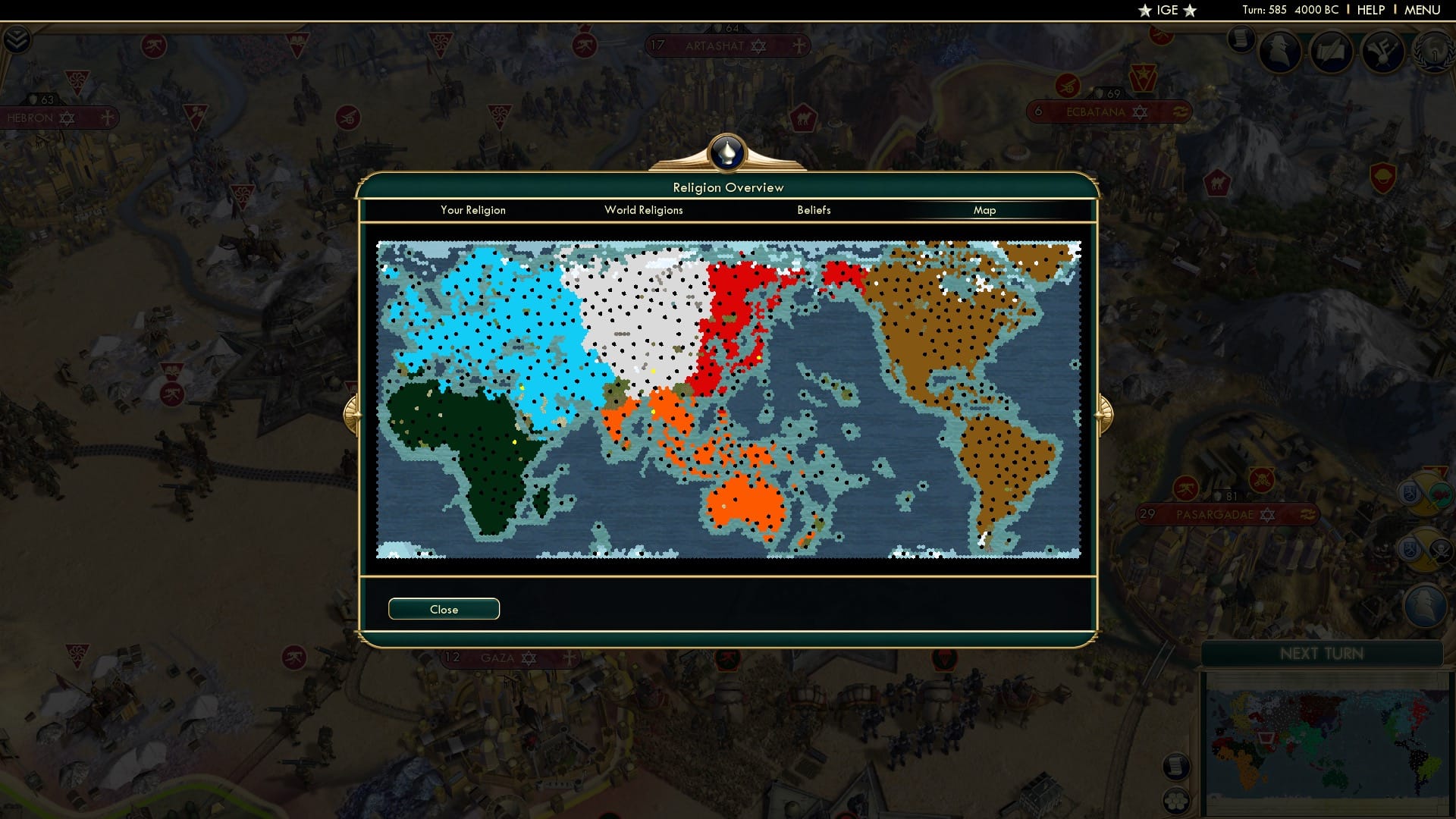Viewport: 1456px width, 819px height.
Task: Switch to the Beliefs tab
Action: (x=814, y=210)
